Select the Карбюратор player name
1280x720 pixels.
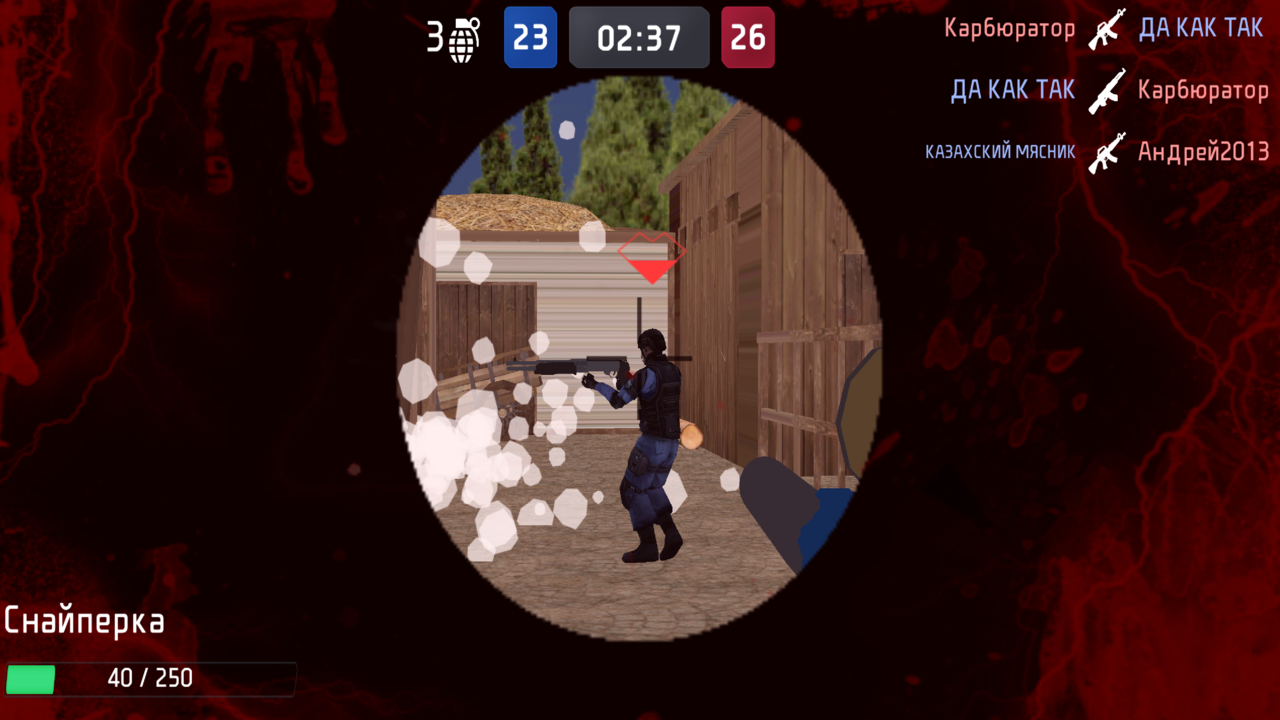coord(1009,28)
